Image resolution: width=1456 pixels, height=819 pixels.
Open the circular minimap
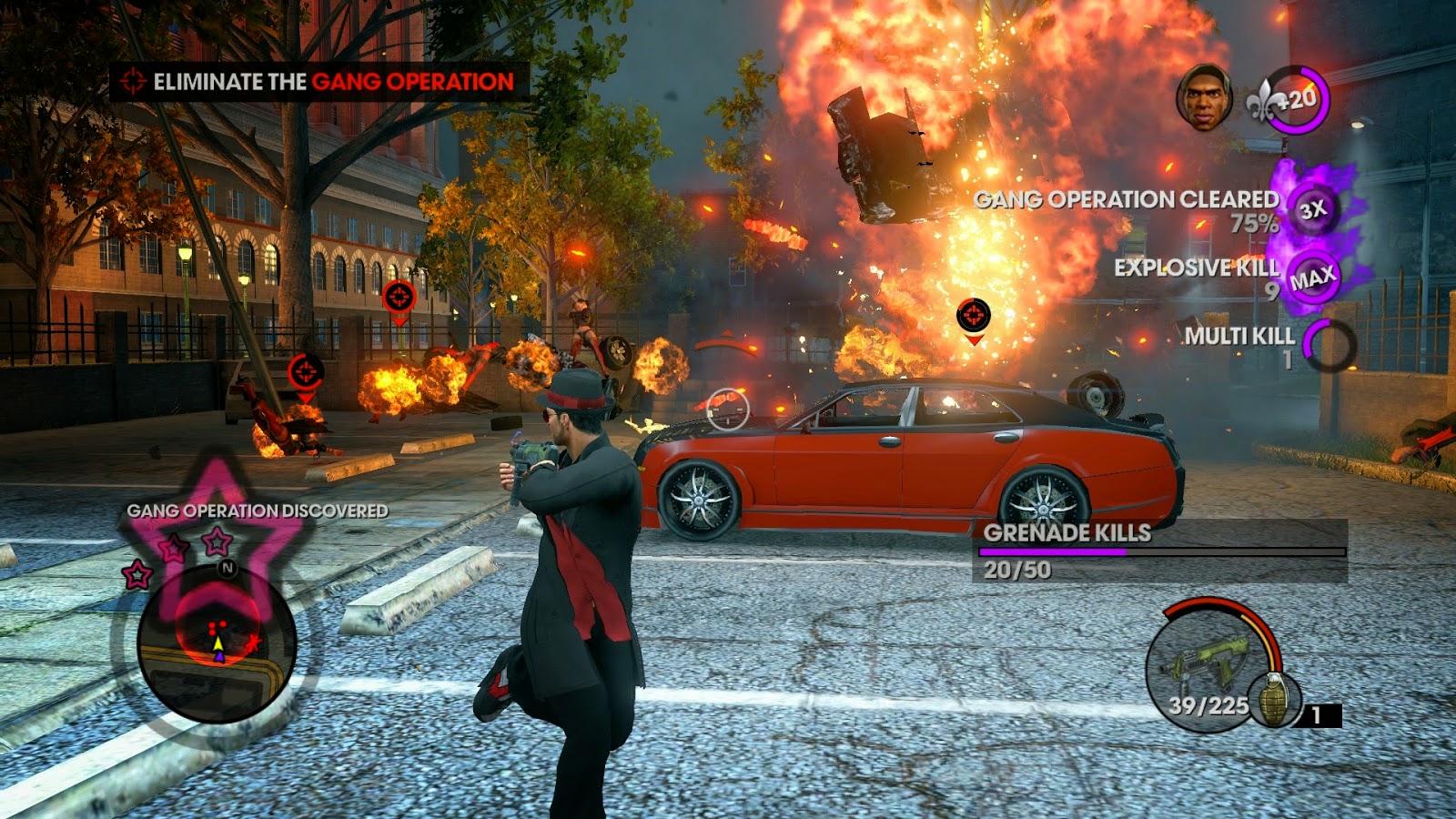[217, 642]
